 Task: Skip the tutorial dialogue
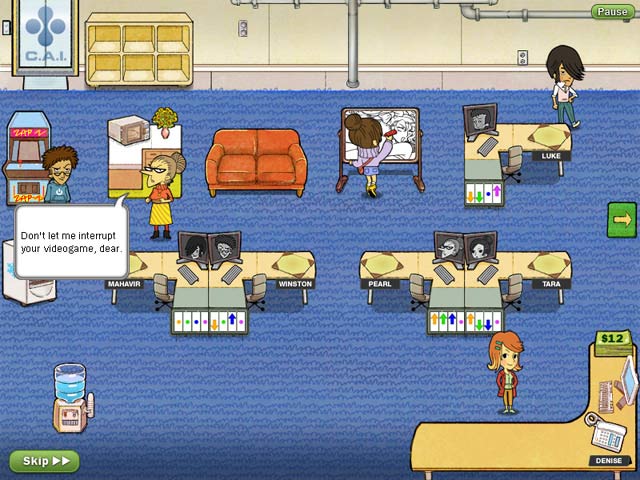[x=44, y=461]
